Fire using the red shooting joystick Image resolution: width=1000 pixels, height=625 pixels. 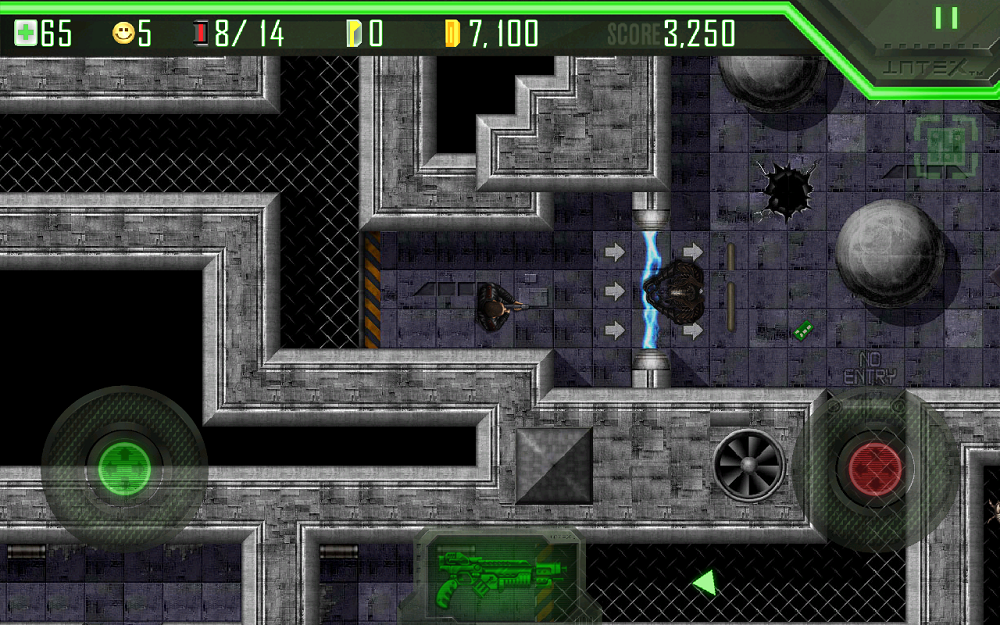tap(875, 466)
